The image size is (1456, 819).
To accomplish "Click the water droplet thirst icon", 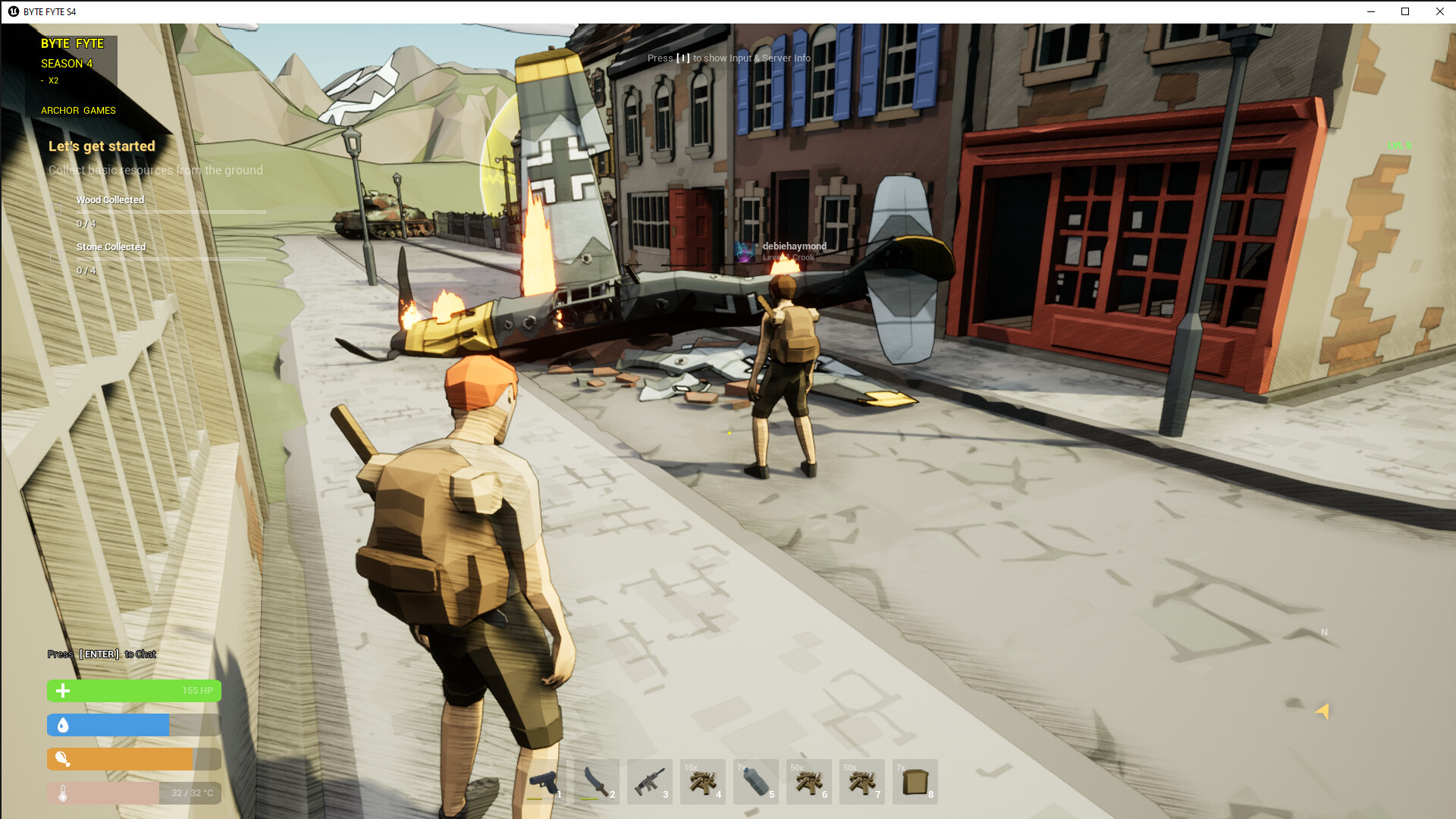I will click(63, 725).
